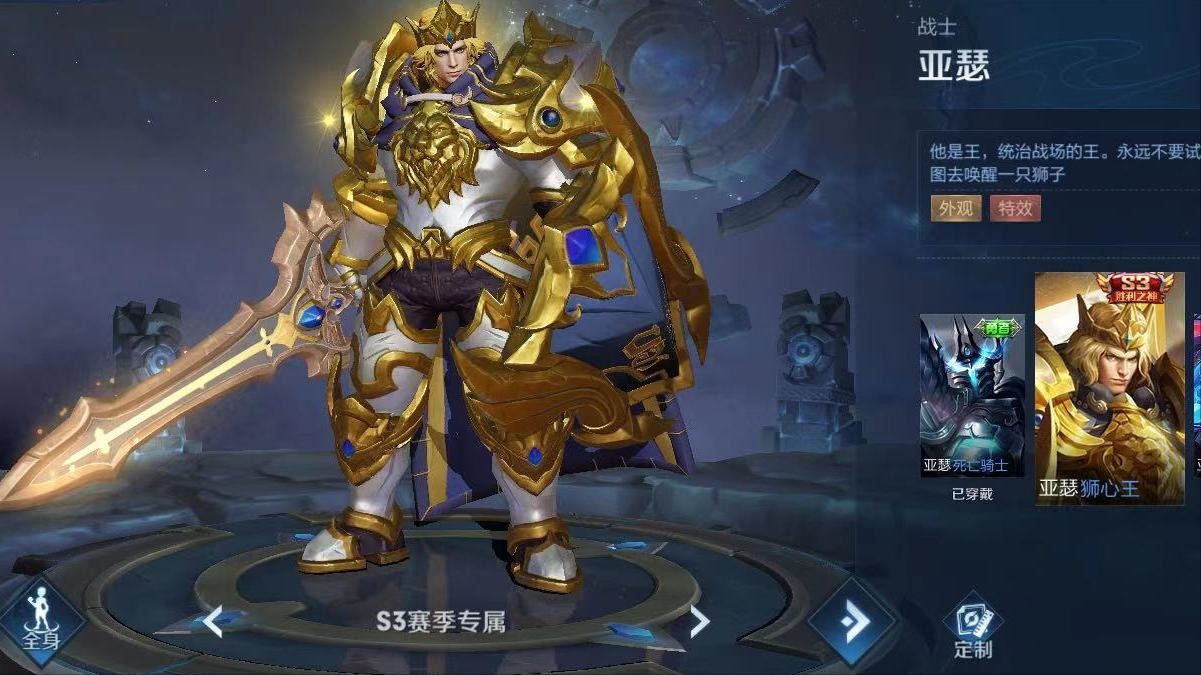Choose the 亚瑟 死亡骑士 skin card
This screenshot has height=675, width=1201.
point(972,396)
